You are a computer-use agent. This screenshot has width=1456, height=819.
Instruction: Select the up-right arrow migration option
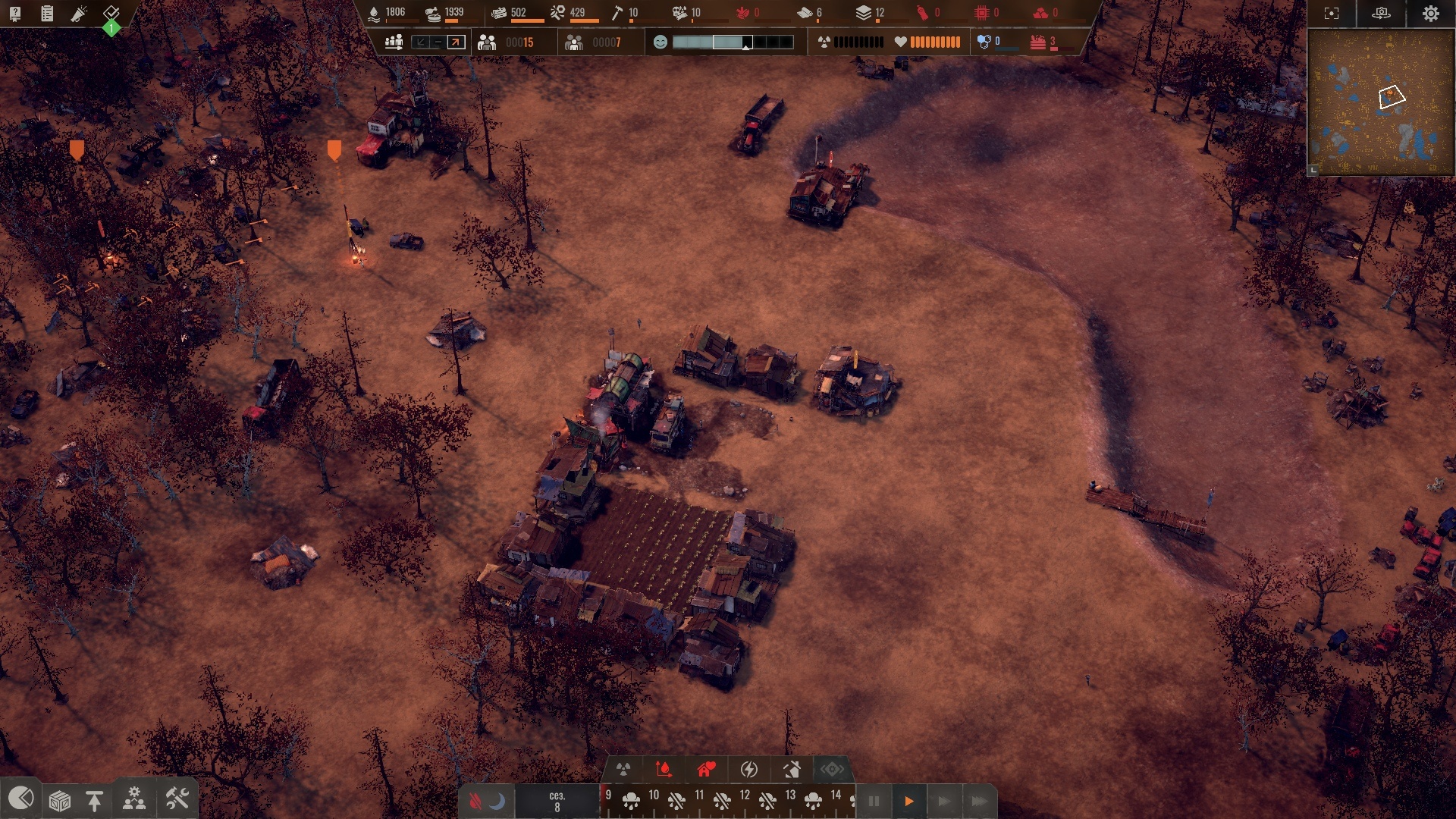coord(456,42)
